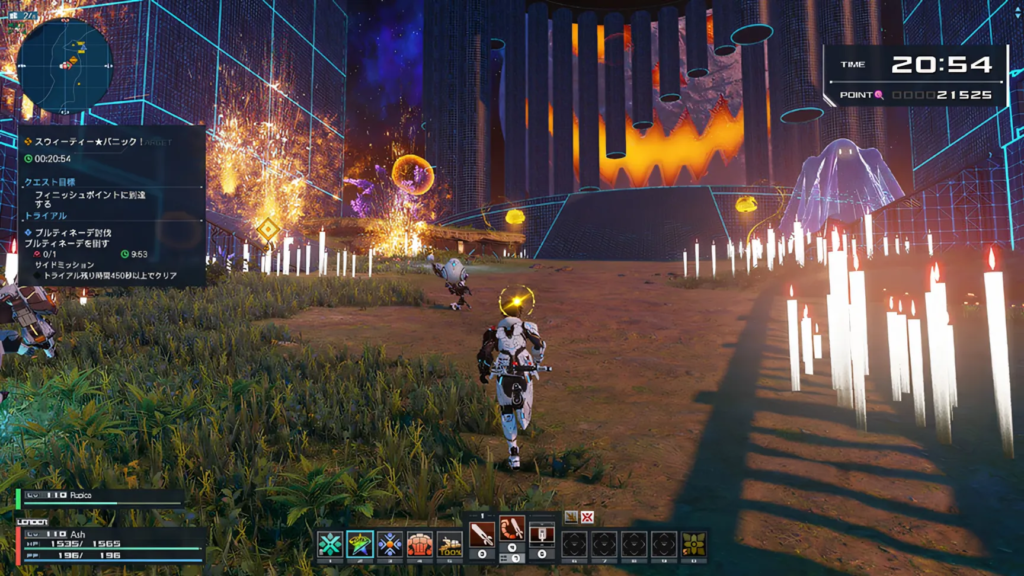Activate the yellow flower-shaped skill icon
The height and width of the screenshot is (576, 1024).
pos(694,544)
